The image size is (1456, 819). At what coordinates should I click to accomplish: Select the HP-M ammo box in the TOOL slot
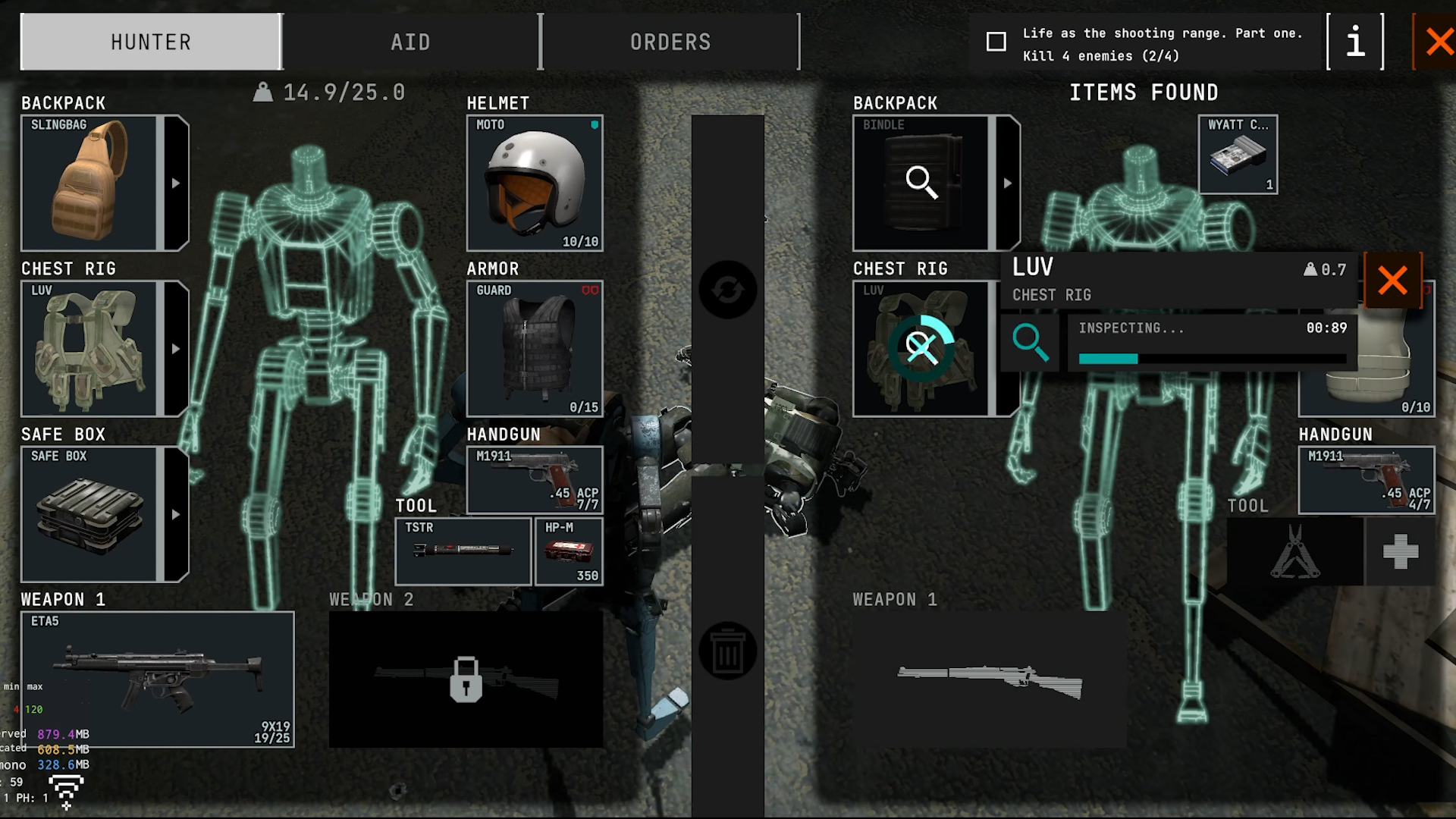568,550
